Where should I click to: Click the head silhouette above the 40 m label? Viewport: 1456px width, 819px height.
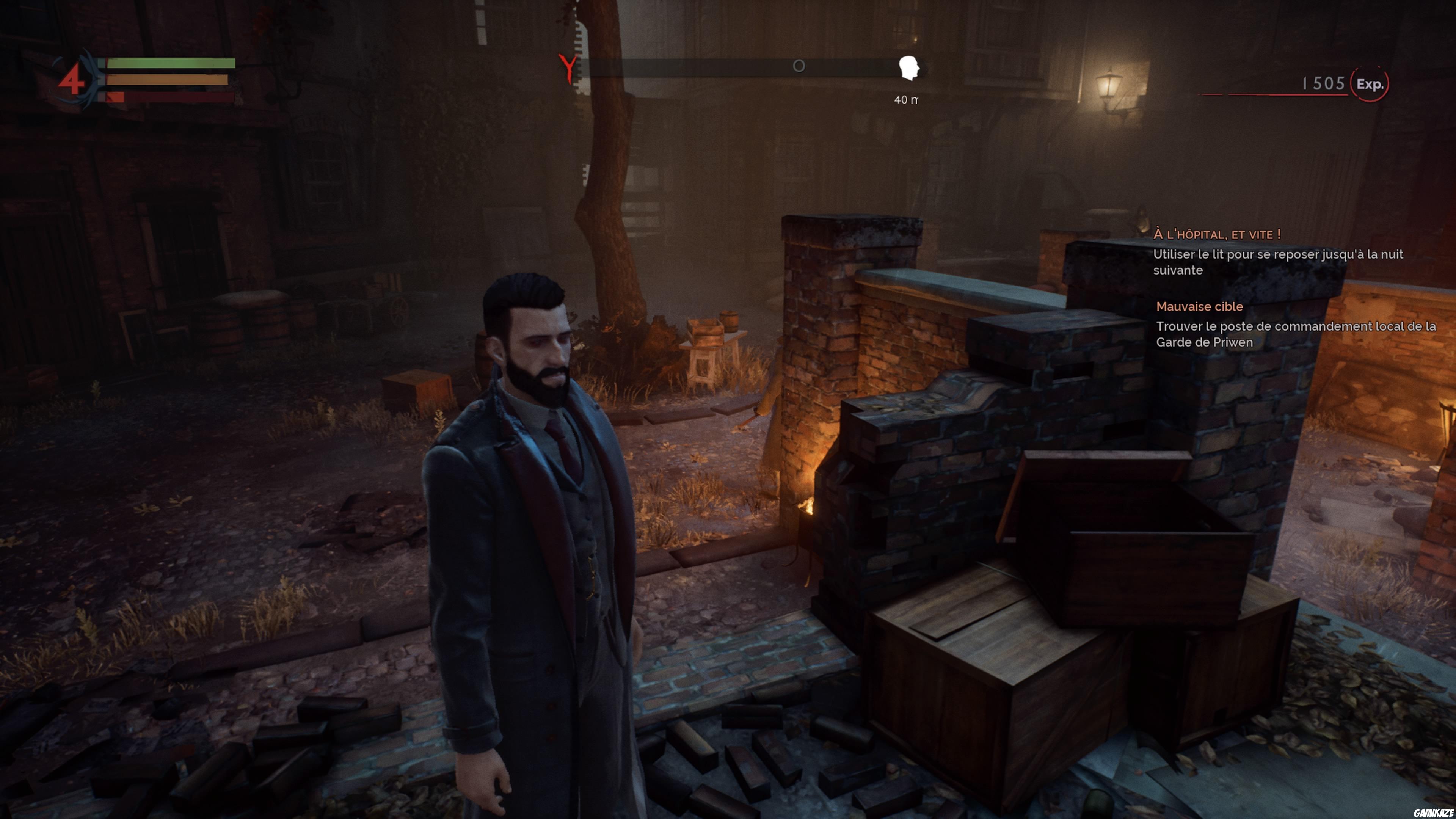910,67
